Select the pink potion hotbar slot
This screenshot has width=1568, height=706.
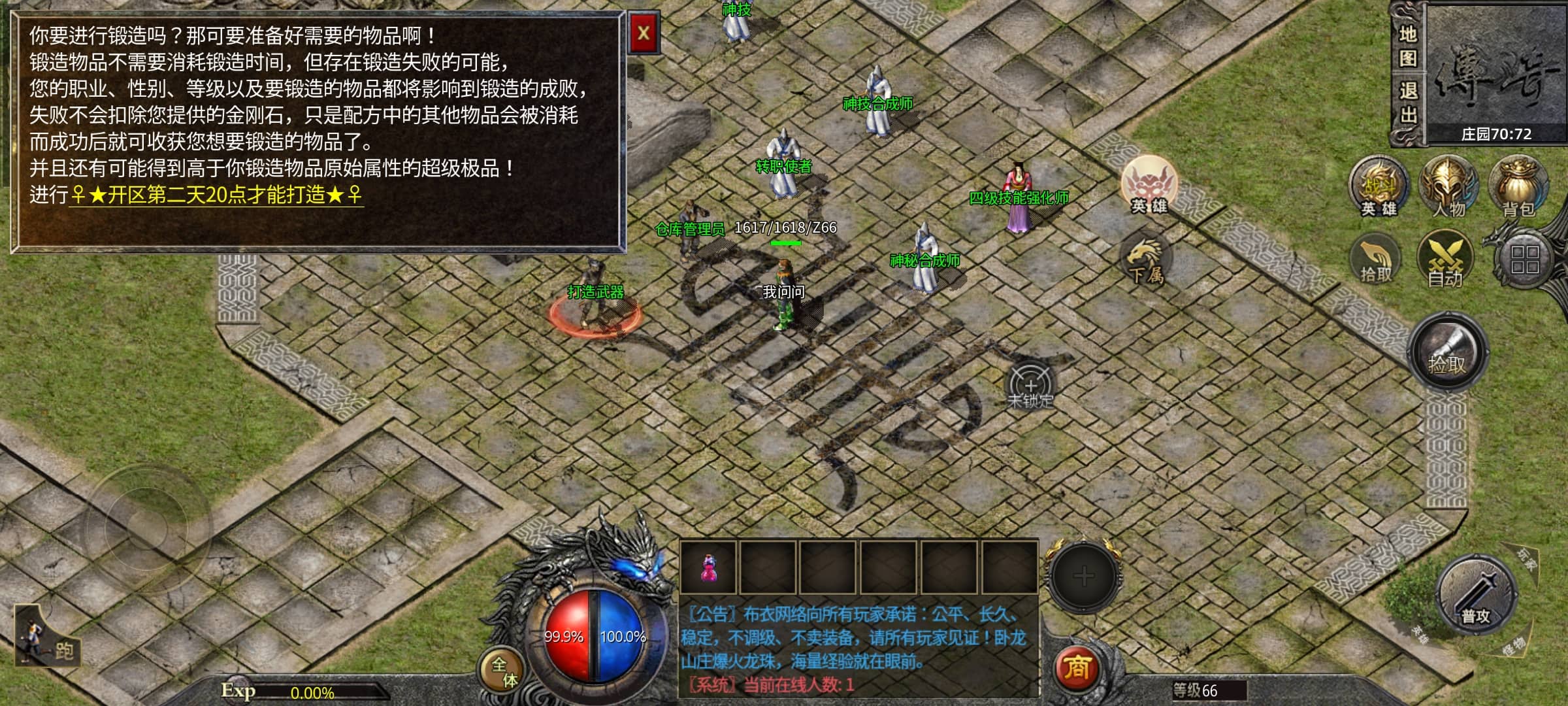[708, 567]
